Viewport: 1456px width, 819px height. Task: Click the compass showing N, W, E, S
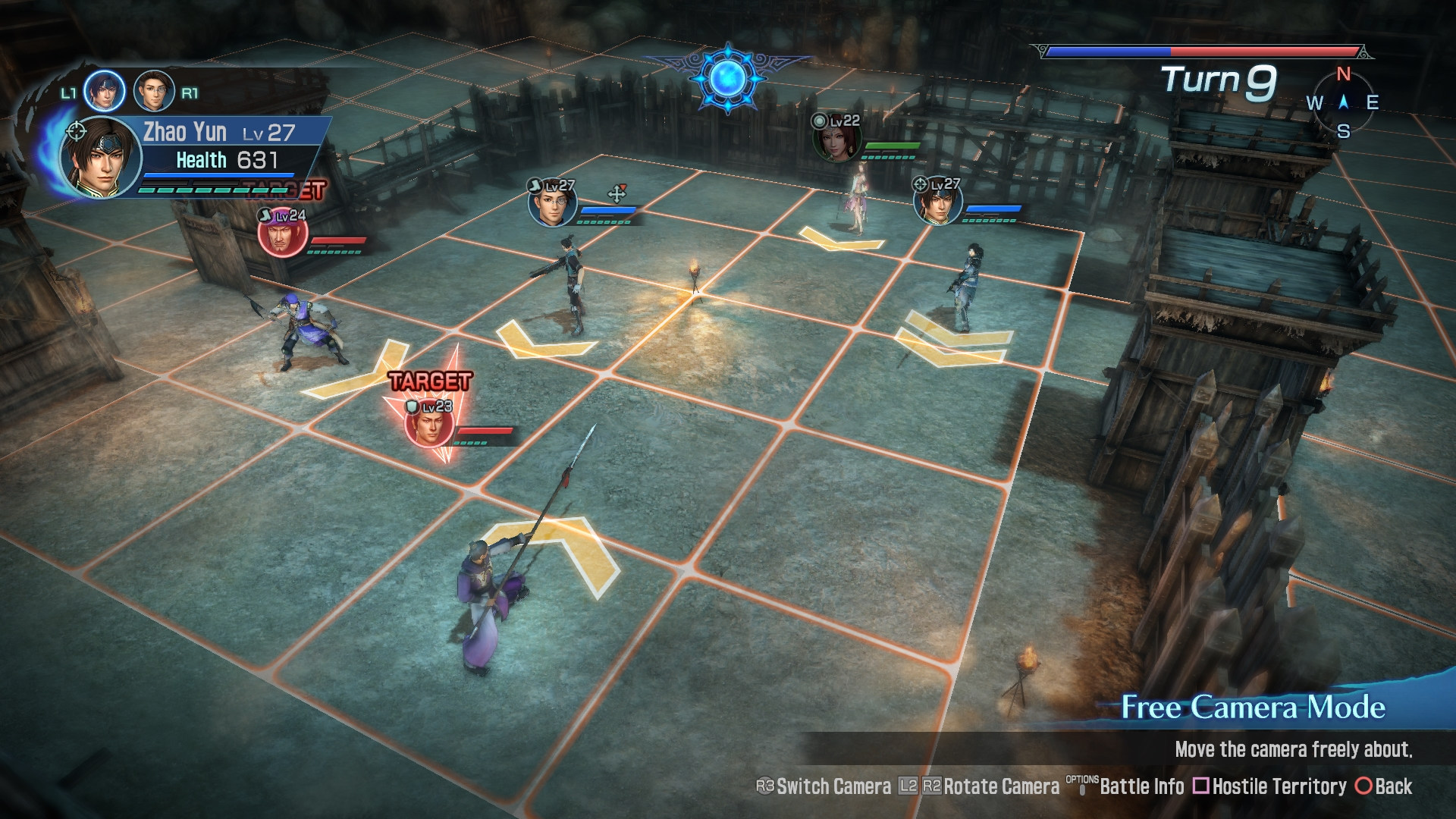click(x=1343, y=102)
